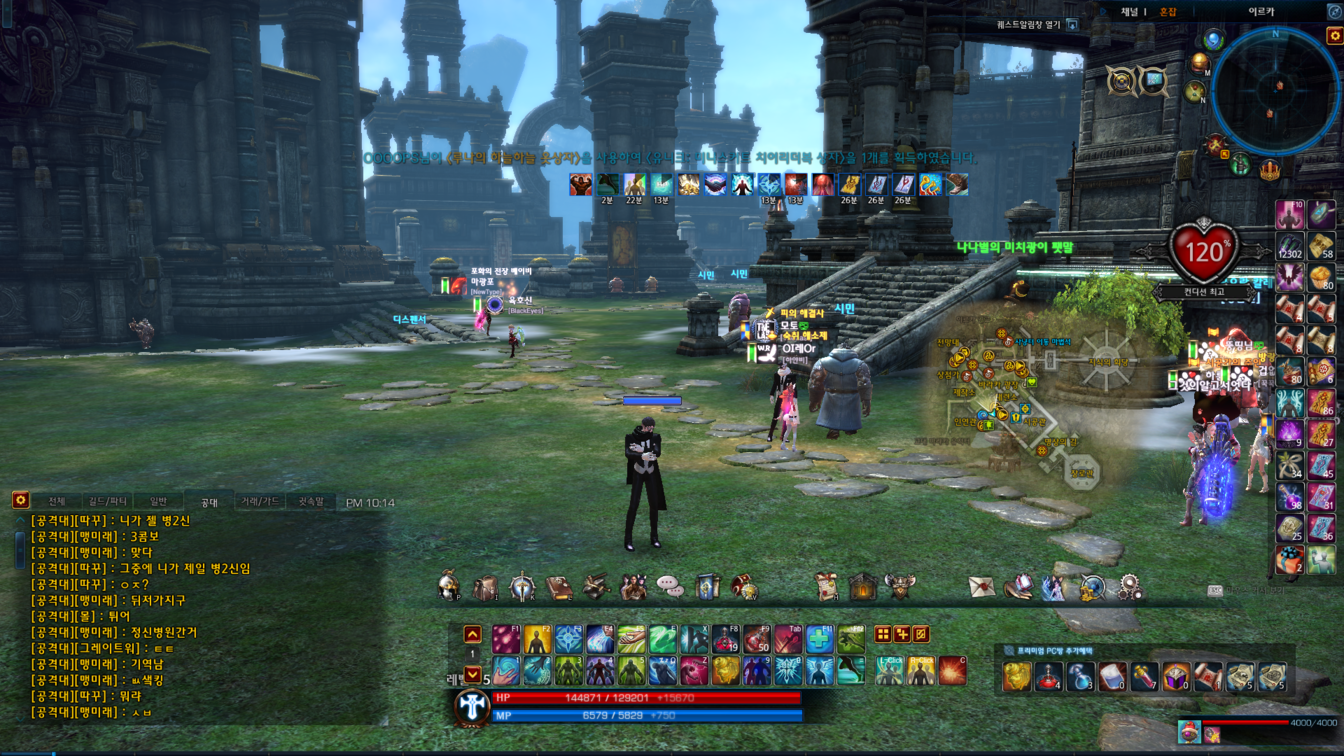The width and height of the screenshot is (1344, 756).
Task: Click the golden helmet icon marked M
Action: [x=1200, y=64]
